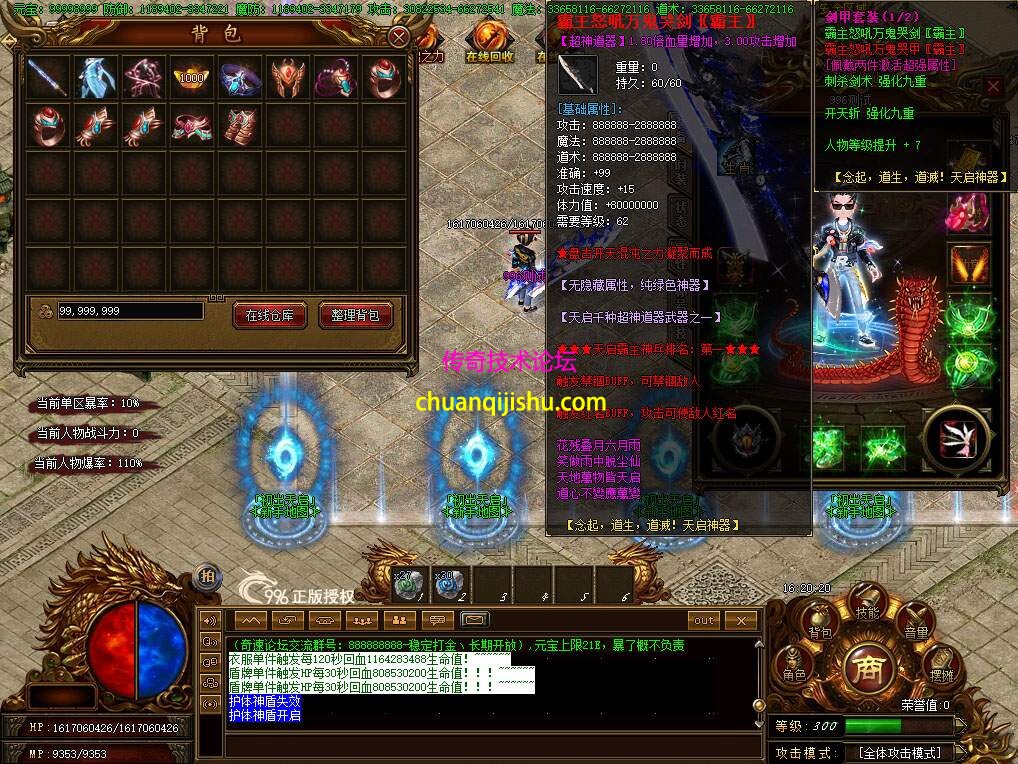Open the 在线仓库 online warehouse
Viewport: 1018px width, 764px height.
(269, 315)
